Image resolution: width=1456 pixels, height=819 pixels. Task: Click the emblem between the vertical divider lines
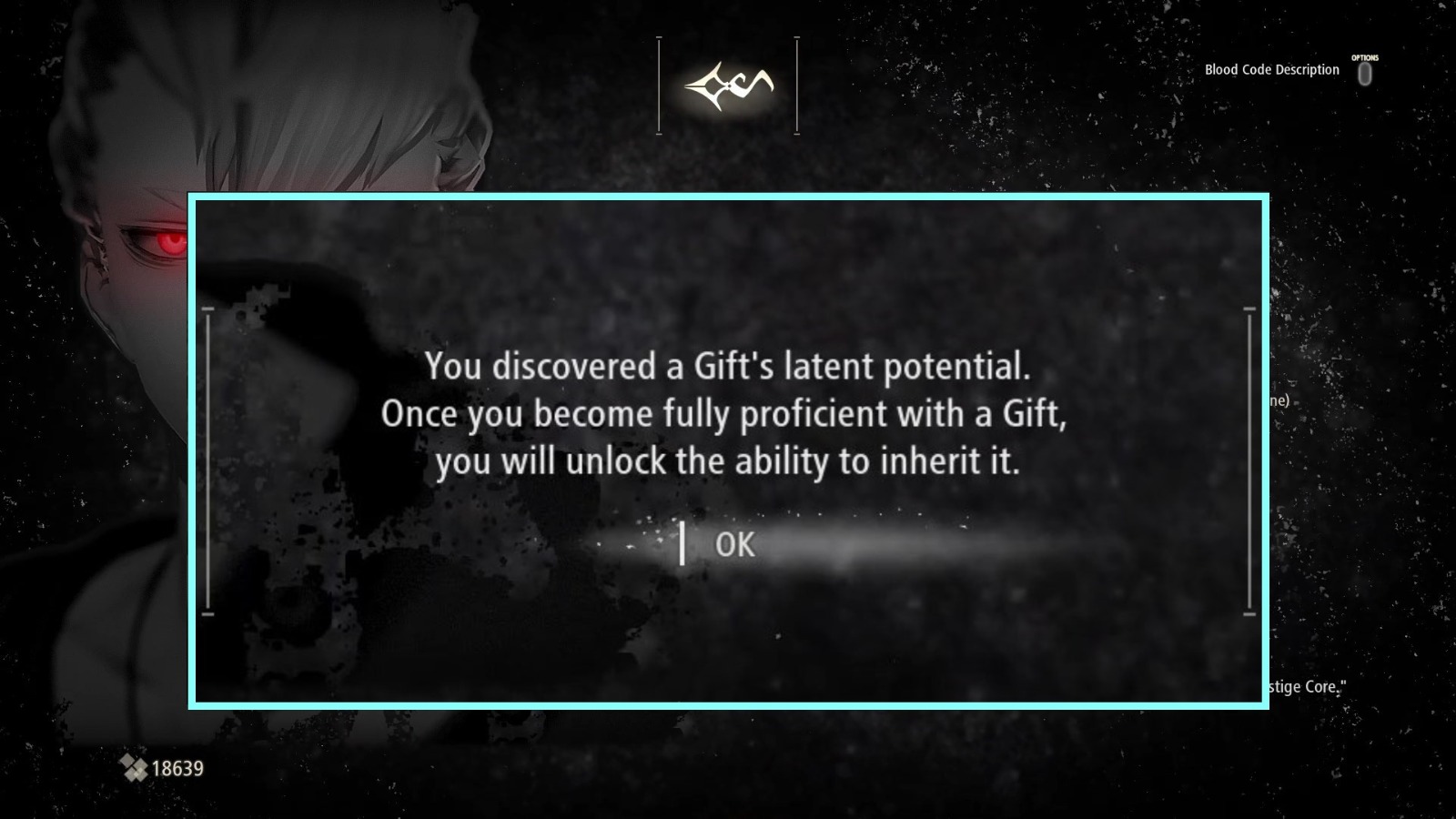tap(728, 86)
